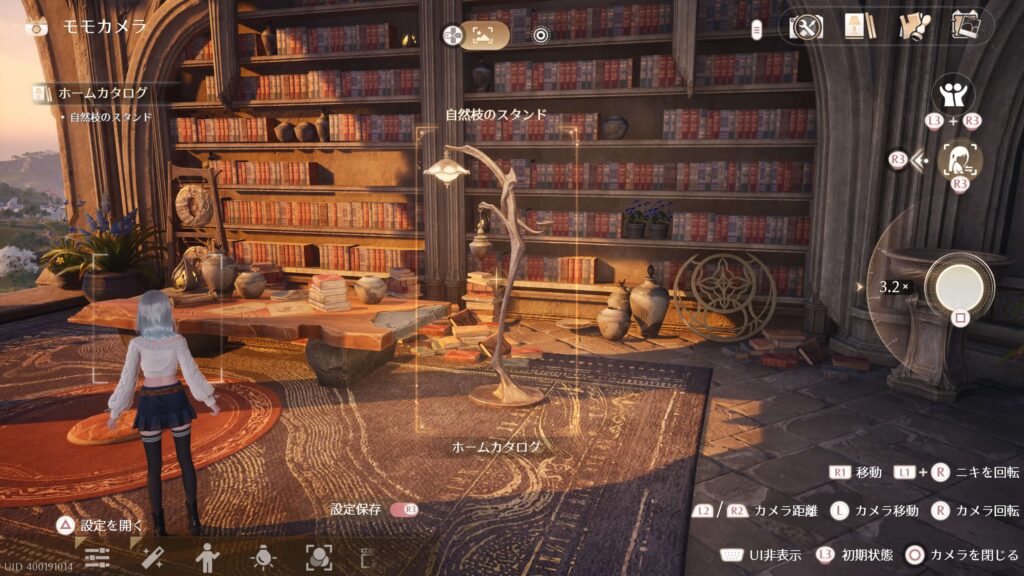
Task: Select the magic wand filter tab
Action: [x=153, y=558]
